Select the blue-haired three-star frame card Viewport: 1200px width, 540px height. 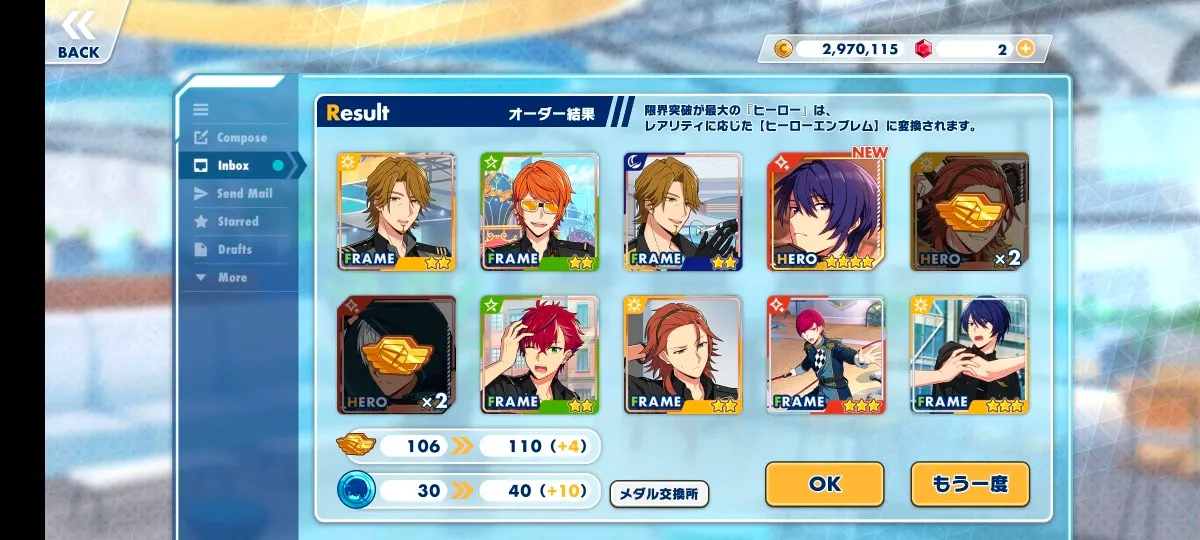coord(969,355)
